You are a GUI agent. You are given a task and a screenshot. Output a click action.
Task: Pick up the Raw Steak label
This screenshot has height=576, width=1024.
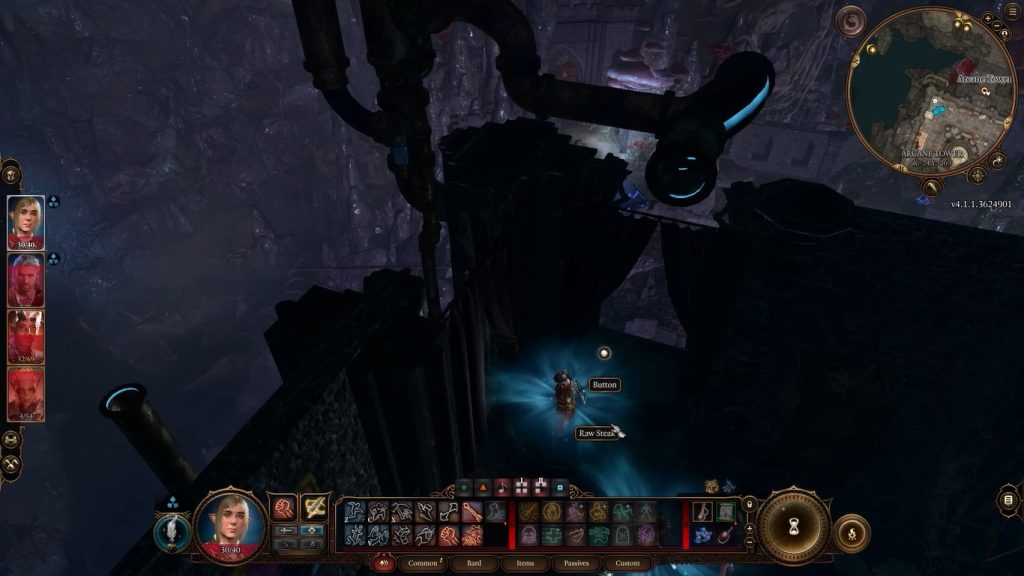coord(599,433)
